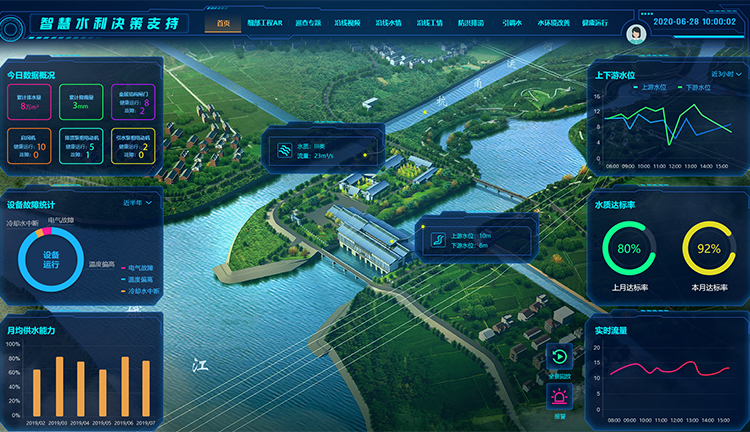
Task: Toggle the 电气故障 legend entry
Action: 136,267
